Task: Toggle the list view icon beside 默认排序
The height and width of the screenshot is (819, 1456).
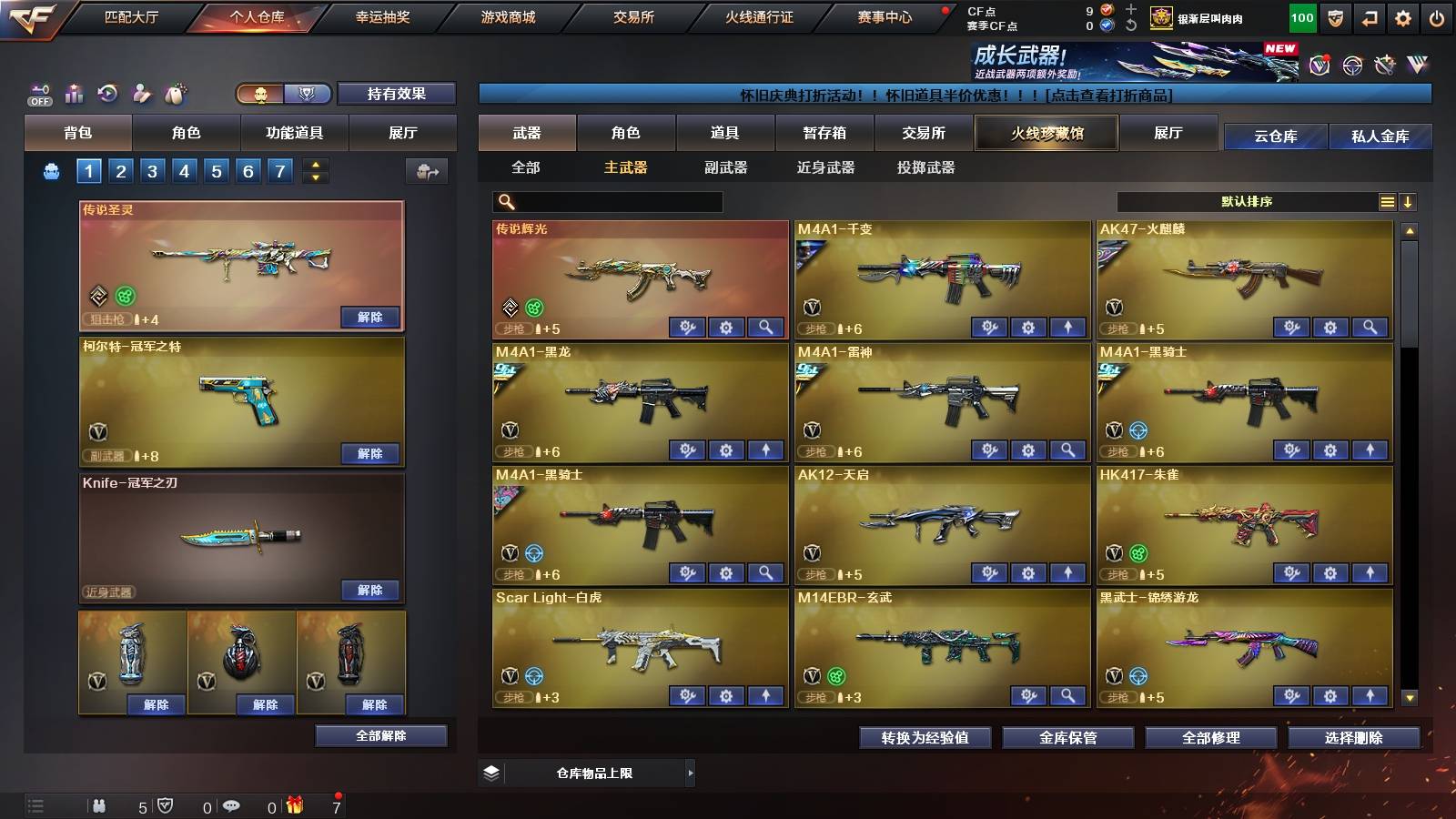Action: point(1387,202)
